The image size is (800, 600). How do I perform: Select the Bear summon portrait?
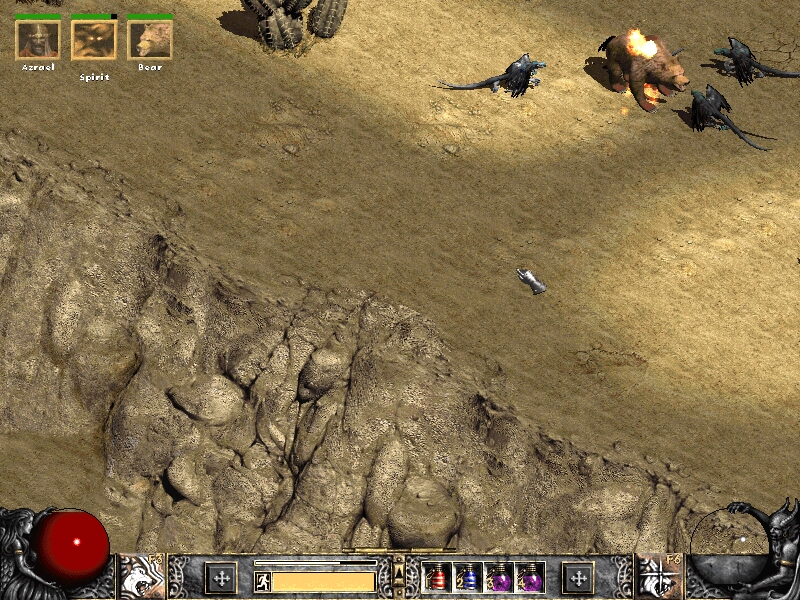tap(150, 39)
